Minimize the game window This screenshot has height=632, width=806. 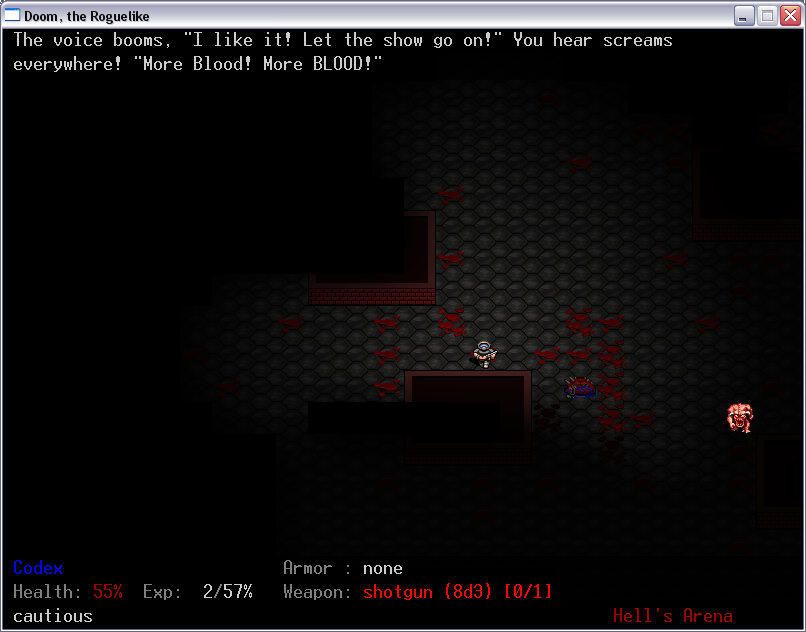[744, 15]
